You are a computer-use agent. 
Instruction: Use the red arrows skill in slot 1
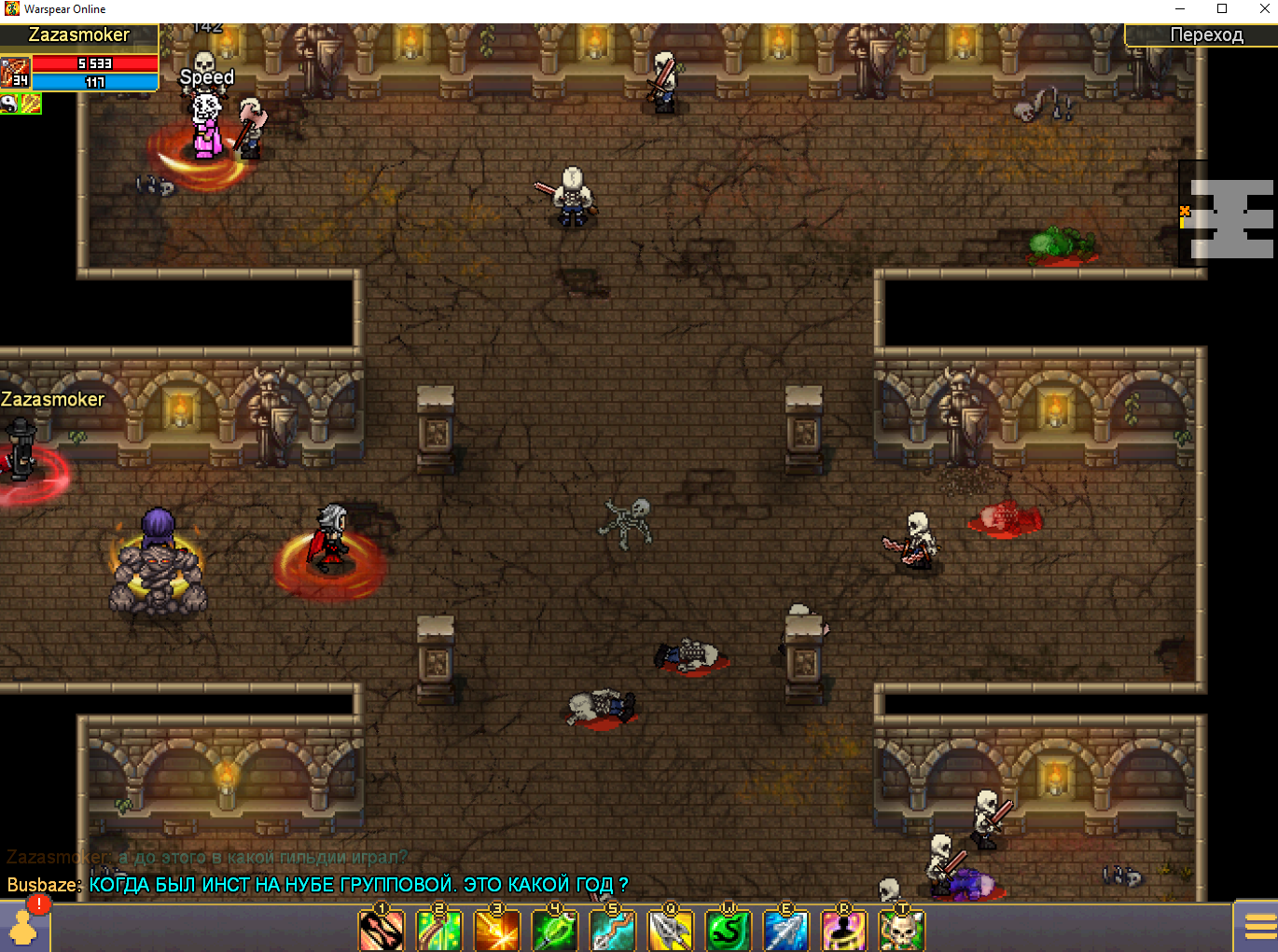click(382, 930)
